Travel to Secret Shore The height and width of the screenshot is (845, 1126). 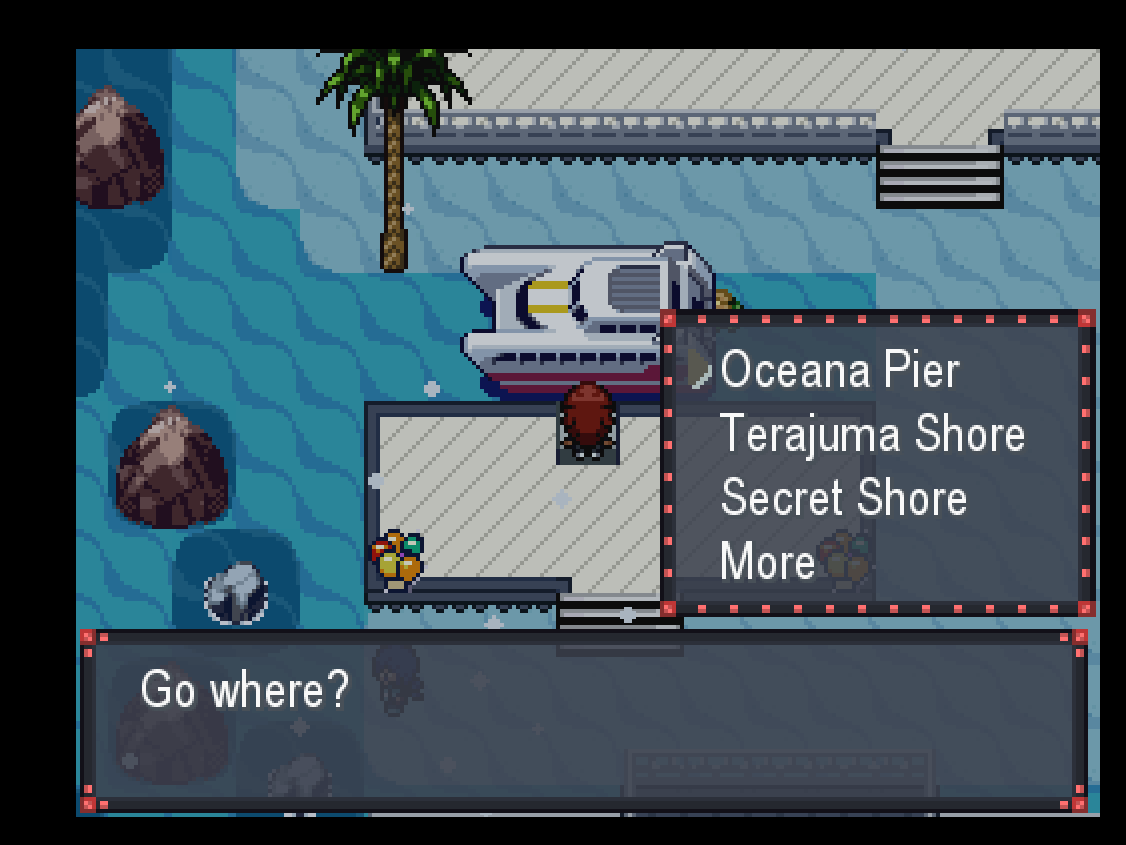click(843, 498)
